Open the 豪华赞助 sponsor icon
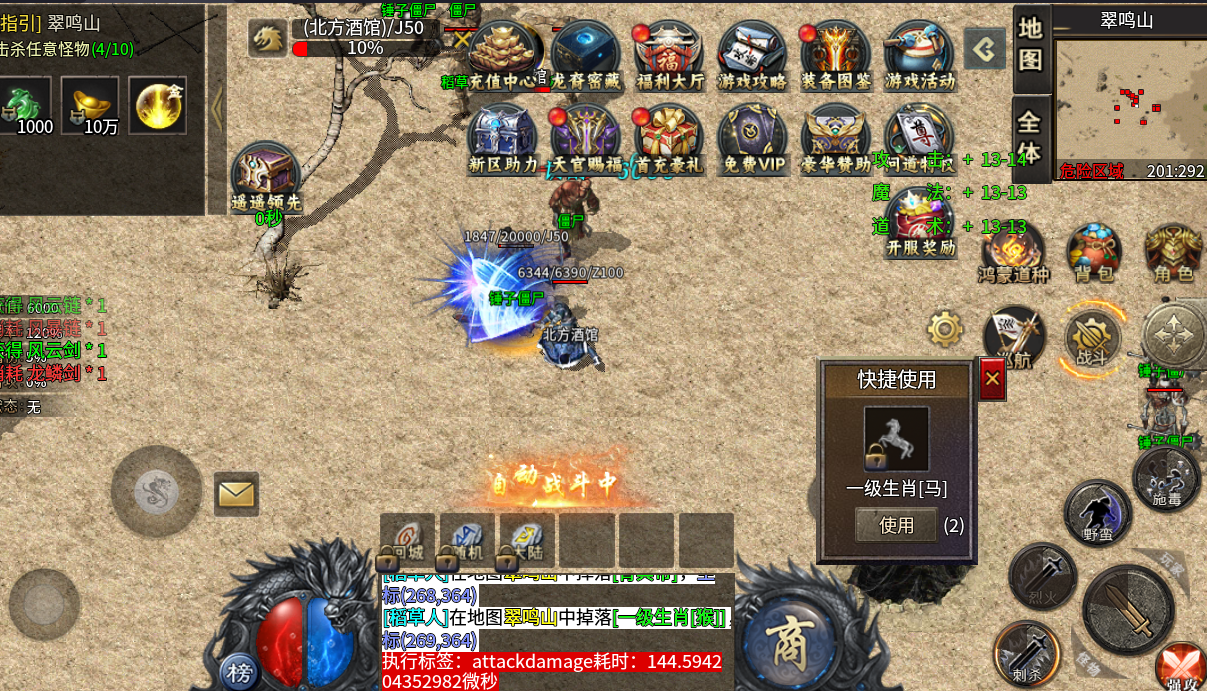 click(836, 138)
